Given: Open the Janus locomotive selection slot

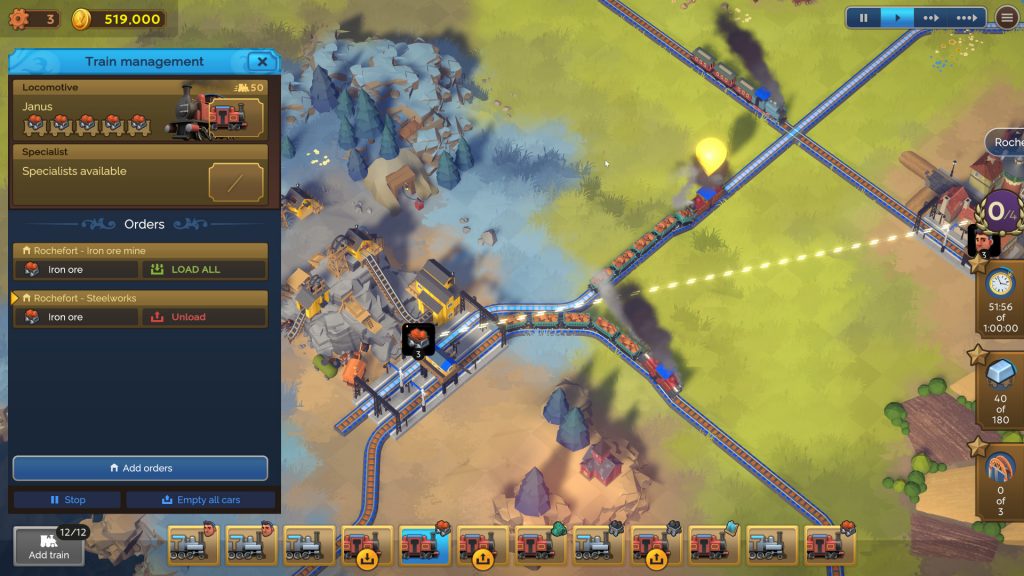Looking at the screenshot, I should pyautogui.click(x=236, y=118).
